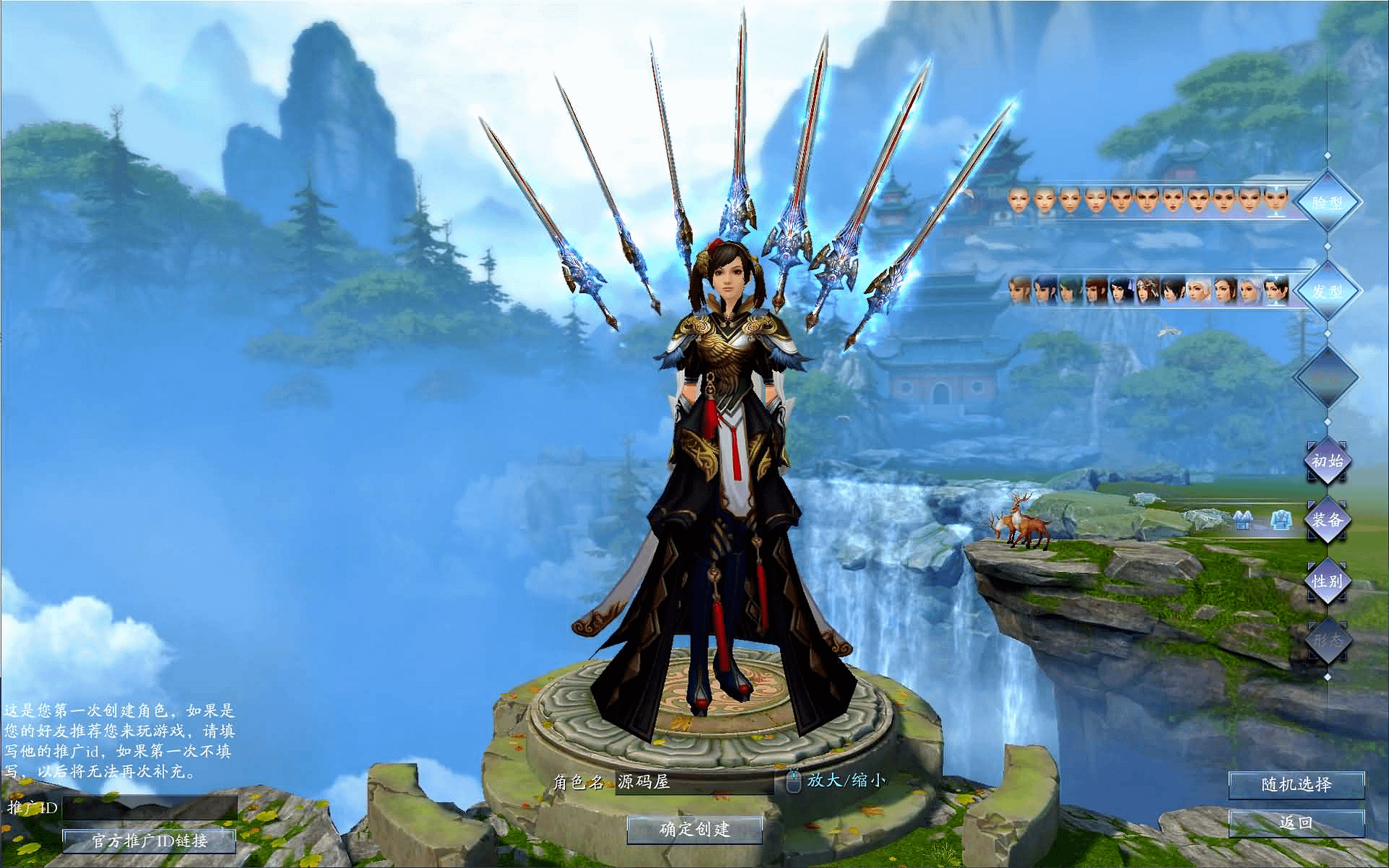Screen dimensions: 1389x868
Task: Choose the 装备 equipment diamond
Action: (x=1328, y=519)
